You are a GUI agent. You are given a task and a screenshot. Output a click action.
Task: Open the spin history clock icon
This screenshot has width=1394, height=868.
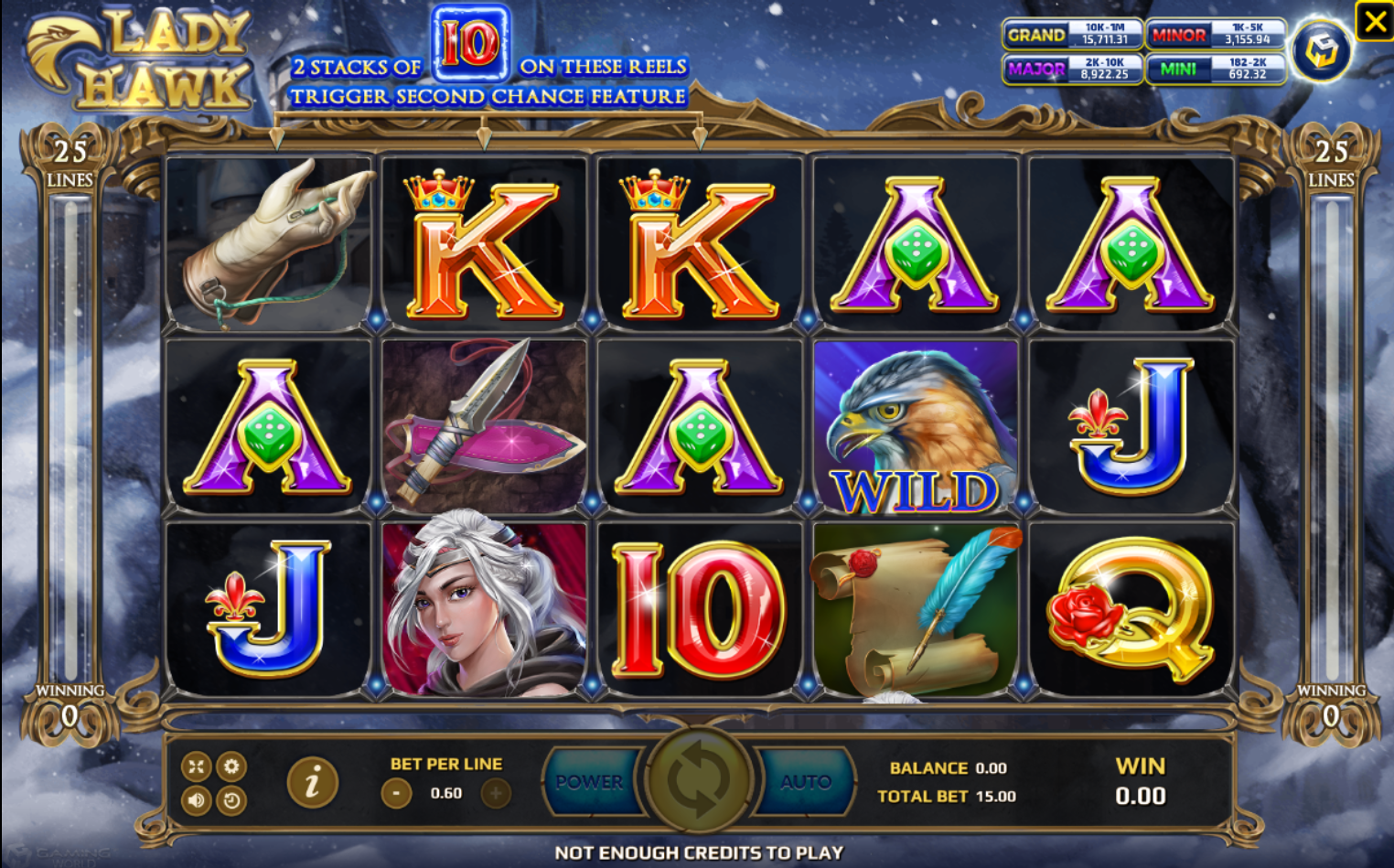point(231,801)
